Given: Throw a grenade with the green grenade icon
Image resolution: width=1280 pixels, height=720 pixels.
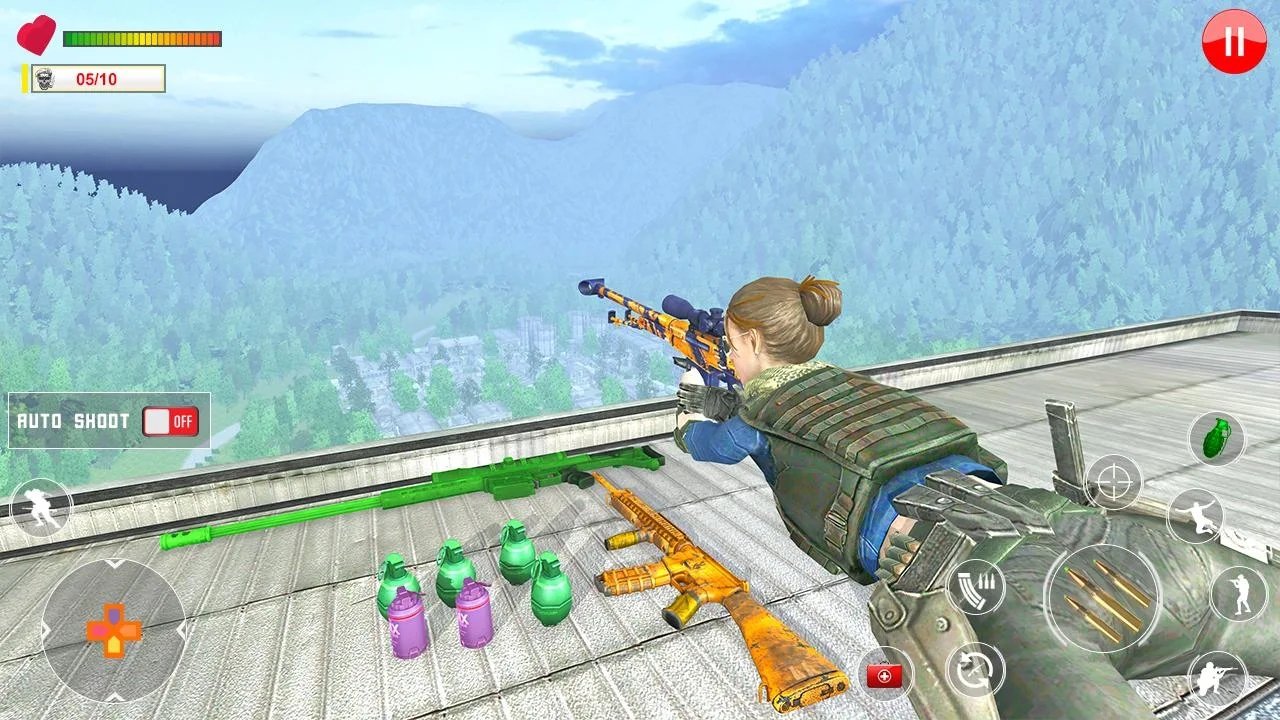Looking at the screenshot, I should (1216, 439).
